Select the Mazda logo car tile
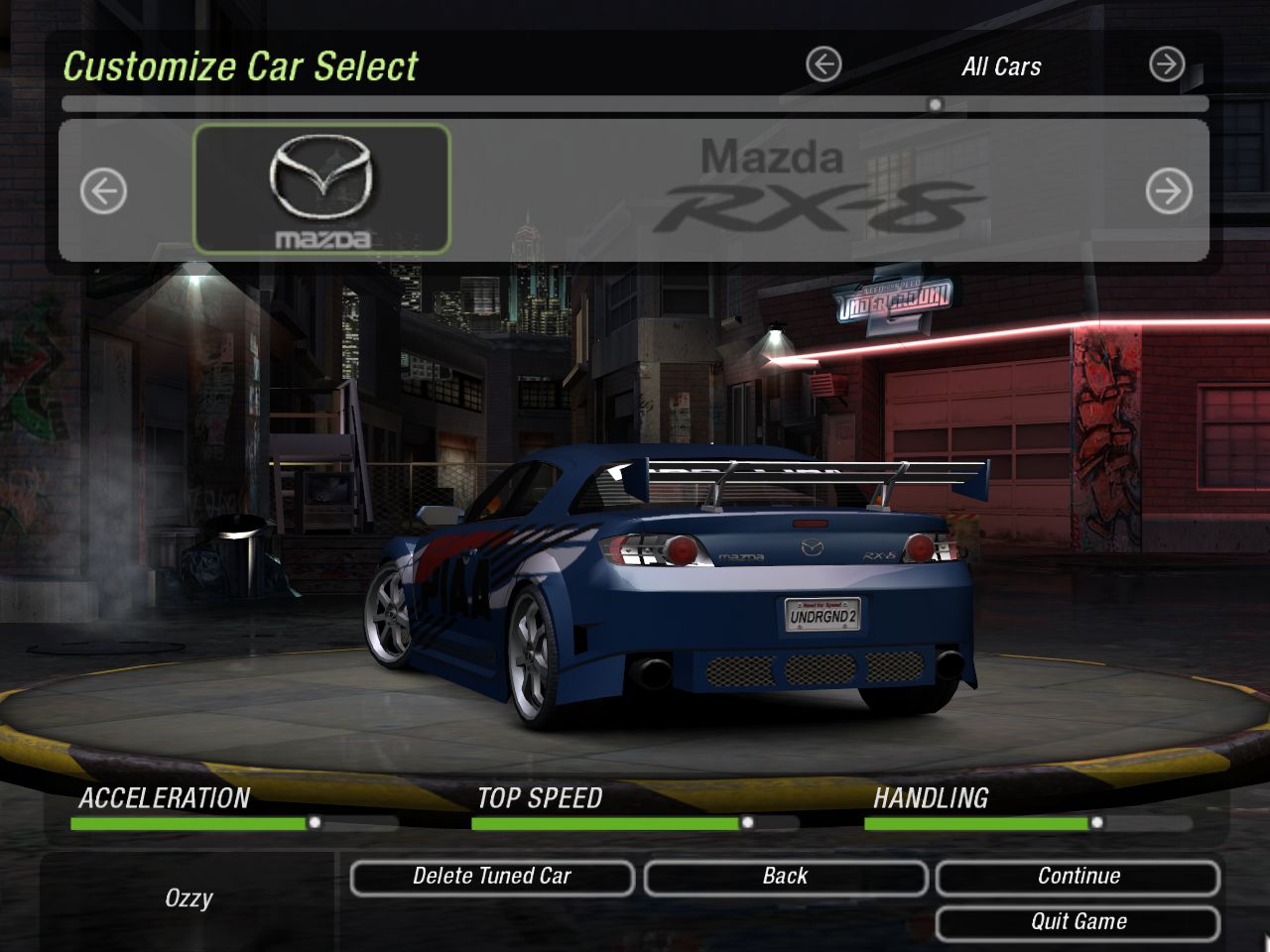This screenshot has width=1270, height=952. click(x=321, y=189)
